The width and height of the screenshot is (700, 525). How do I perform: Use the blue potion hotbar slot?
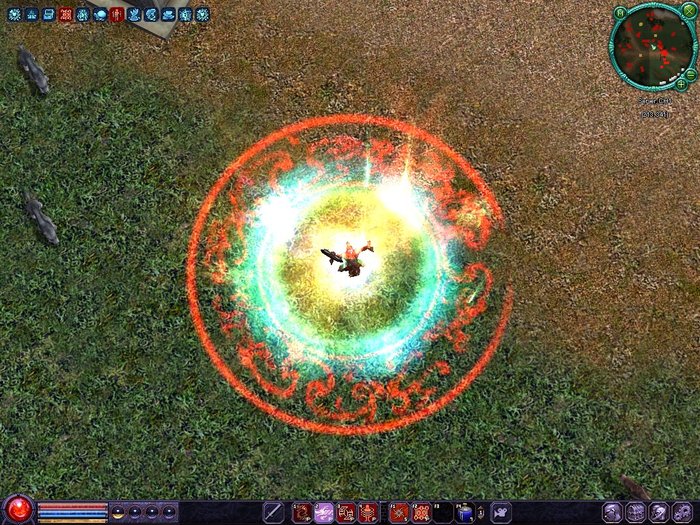click(465, 512)
